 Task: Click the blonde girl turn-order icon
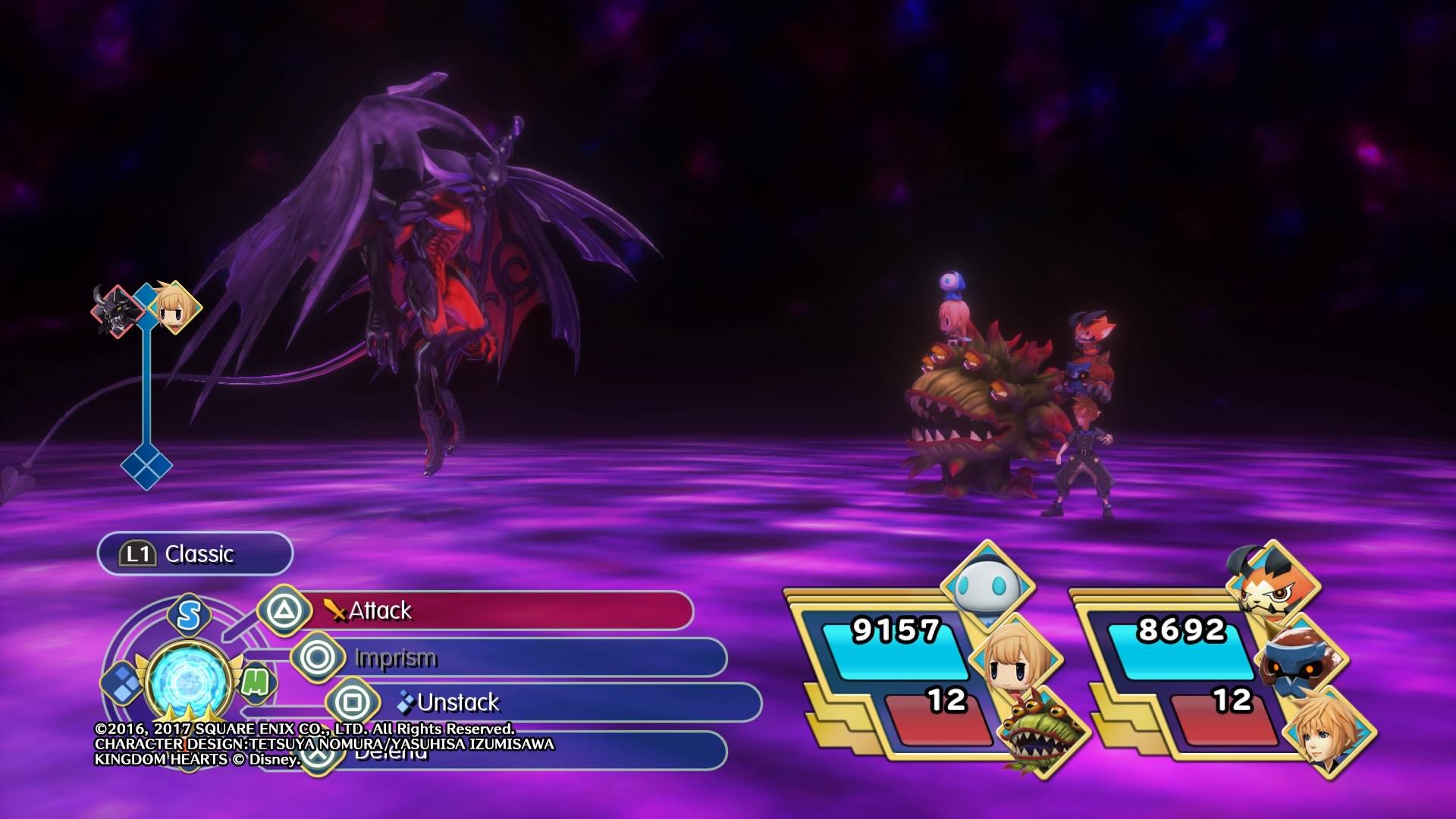[174, 307]
